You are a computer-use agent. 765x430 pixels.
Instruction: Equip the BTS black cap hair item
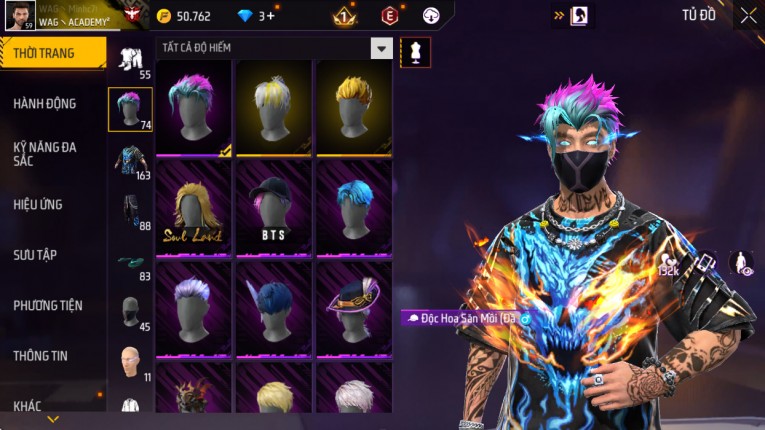(274, 207)
